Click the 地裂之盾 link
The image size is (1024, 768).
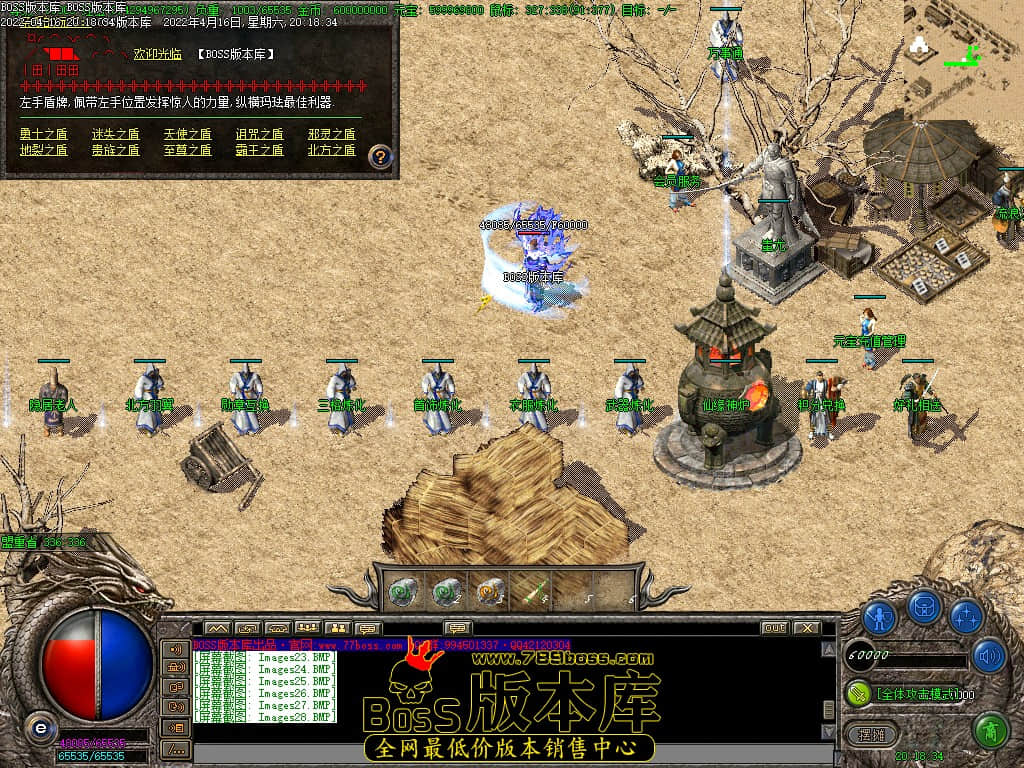tap(43, 150)
